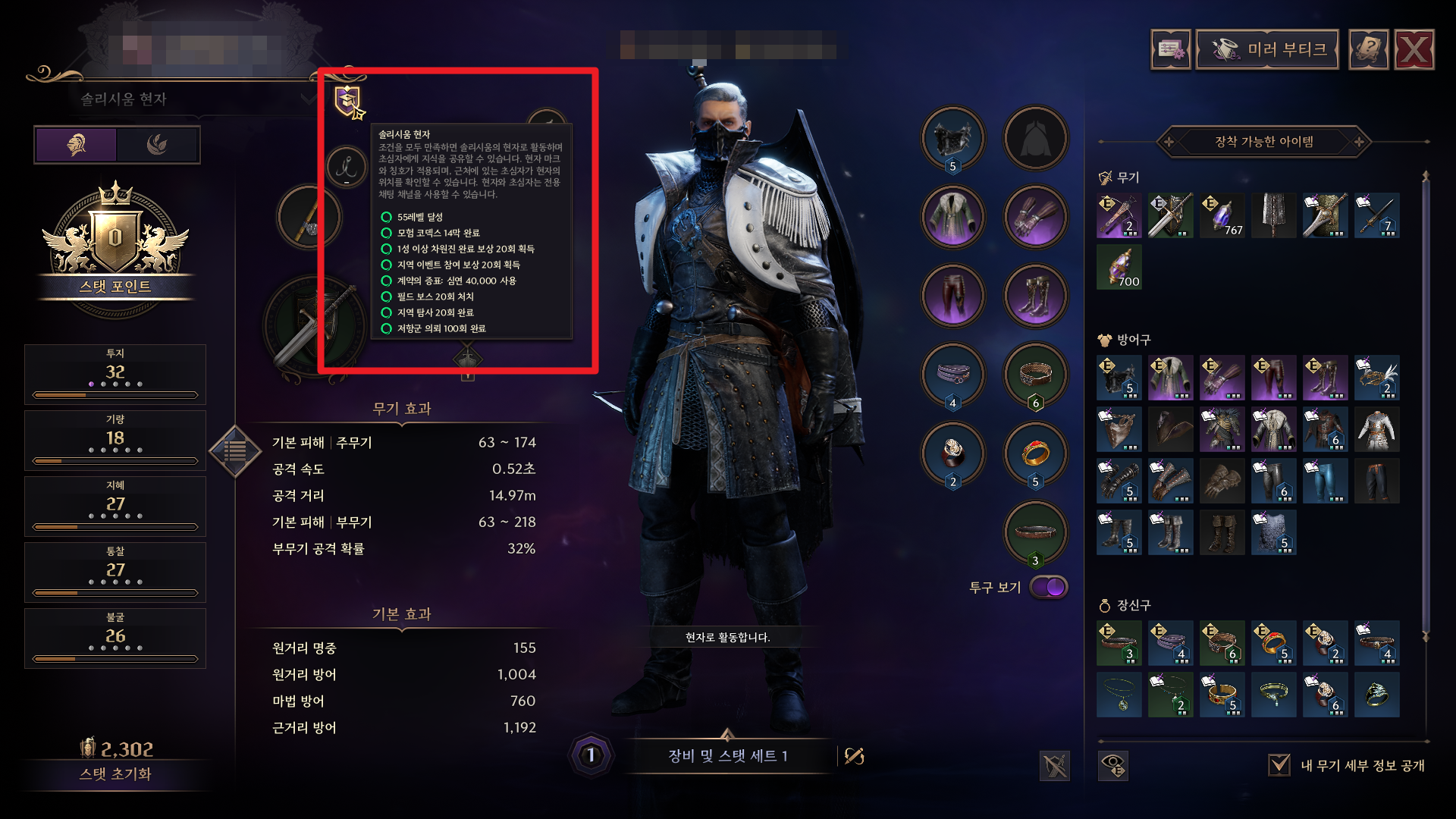The image size is (1456, 819).
Task: Open the stat details list diamond button
Action: pyautogui.click(x=235, y=451)
